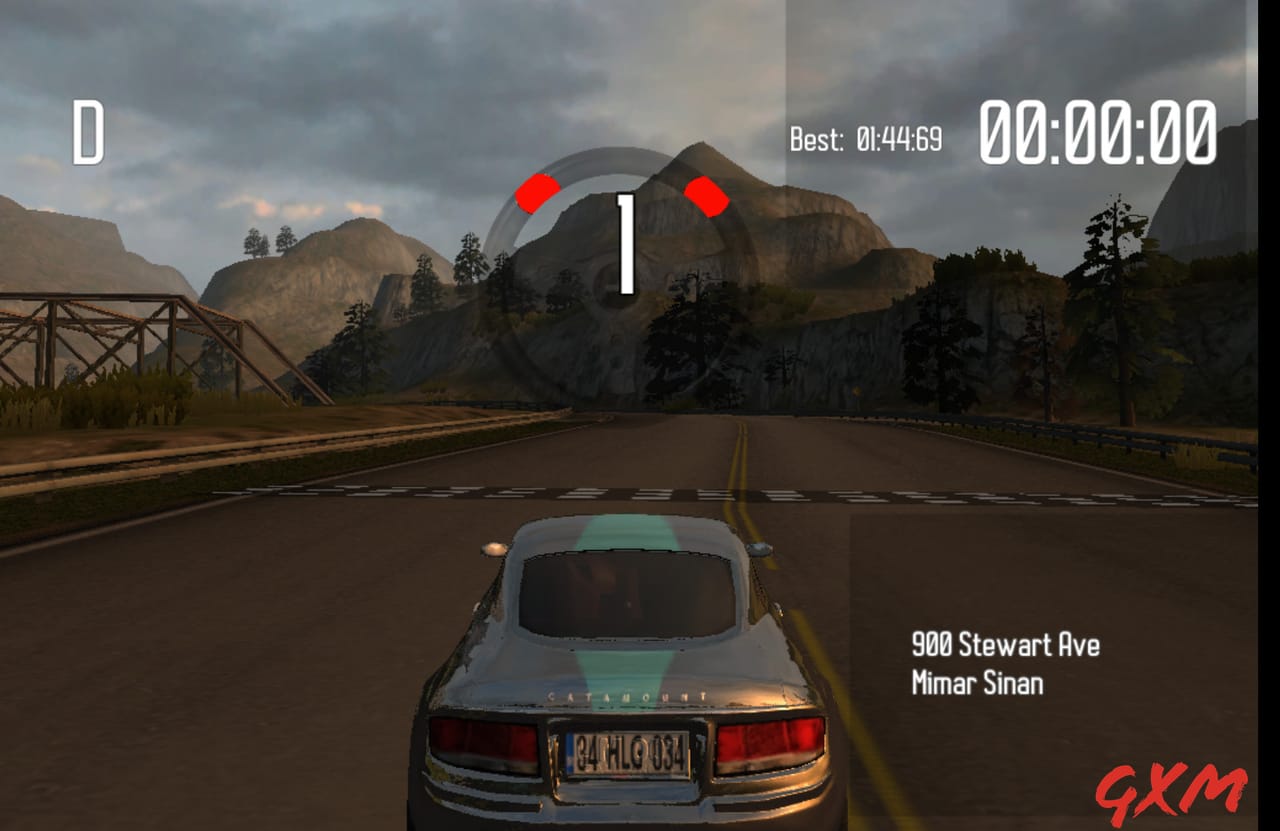The height and width of the screenshot is (831, 1280).
Task: Select the right red rev-limit marker
Action: (706, 193)
